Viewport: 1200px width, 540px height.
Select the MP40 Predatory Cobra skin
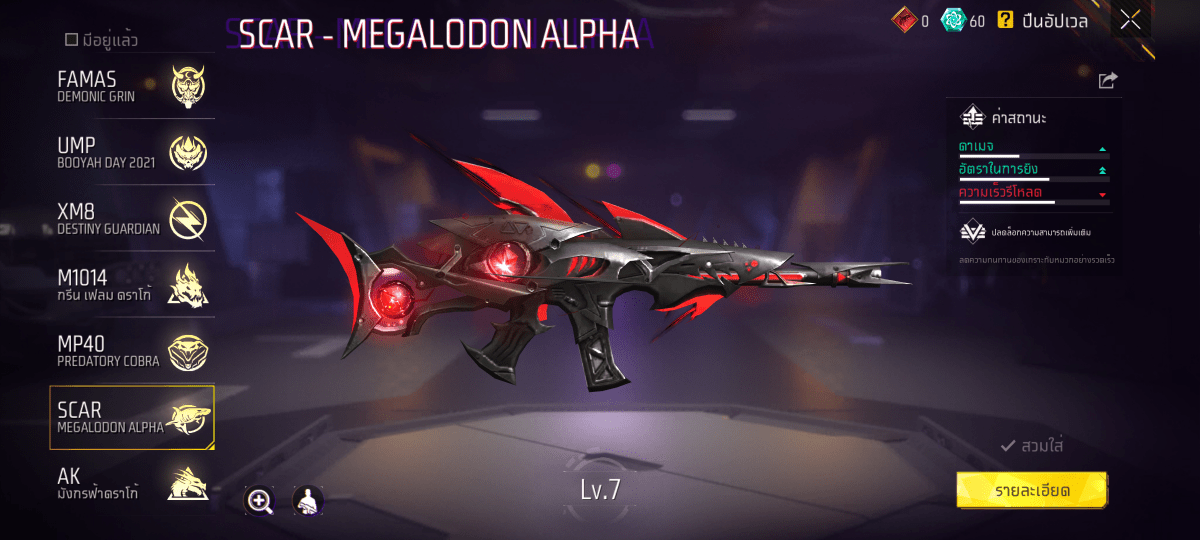click(x=132, y=351)
